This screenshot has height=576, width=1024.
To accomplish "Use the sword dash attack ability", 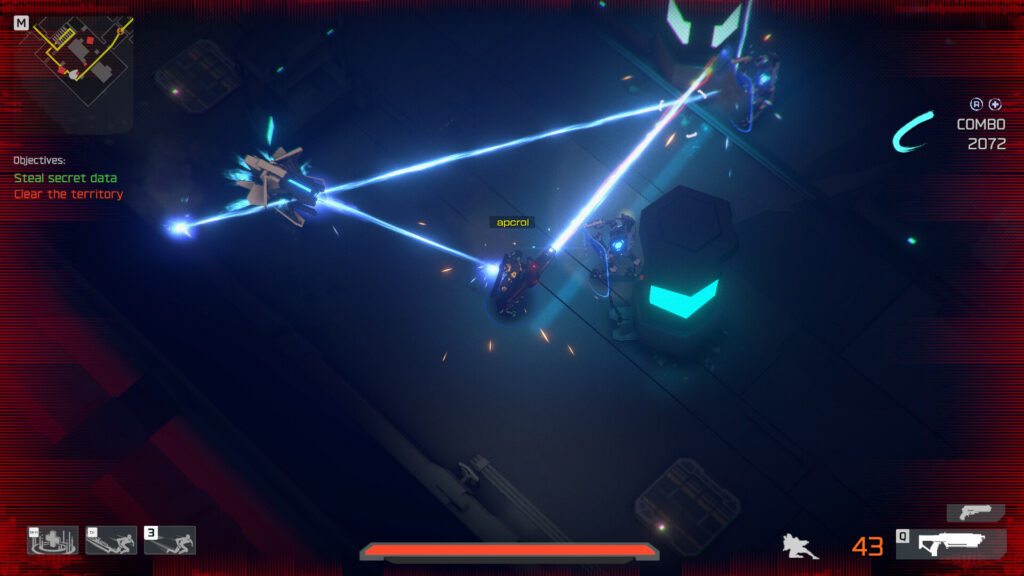I will [111, 540].
